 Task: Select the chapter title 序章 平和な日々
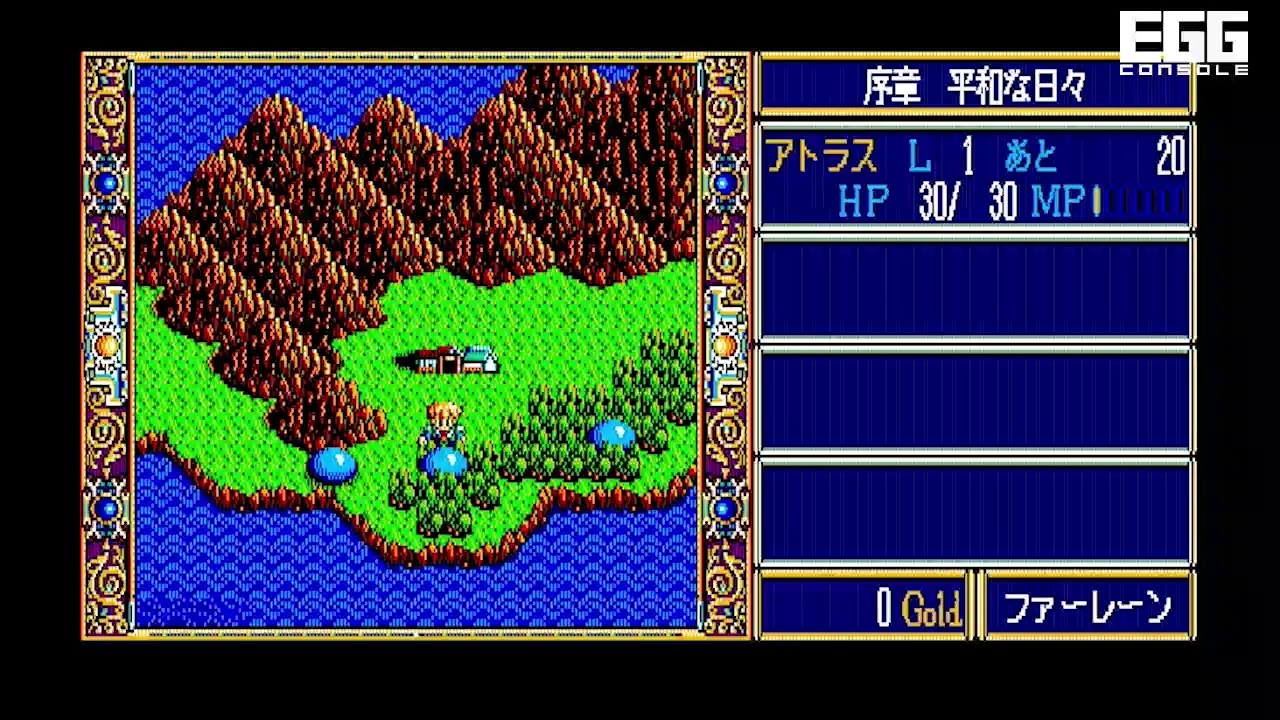[x=975, y=85]
